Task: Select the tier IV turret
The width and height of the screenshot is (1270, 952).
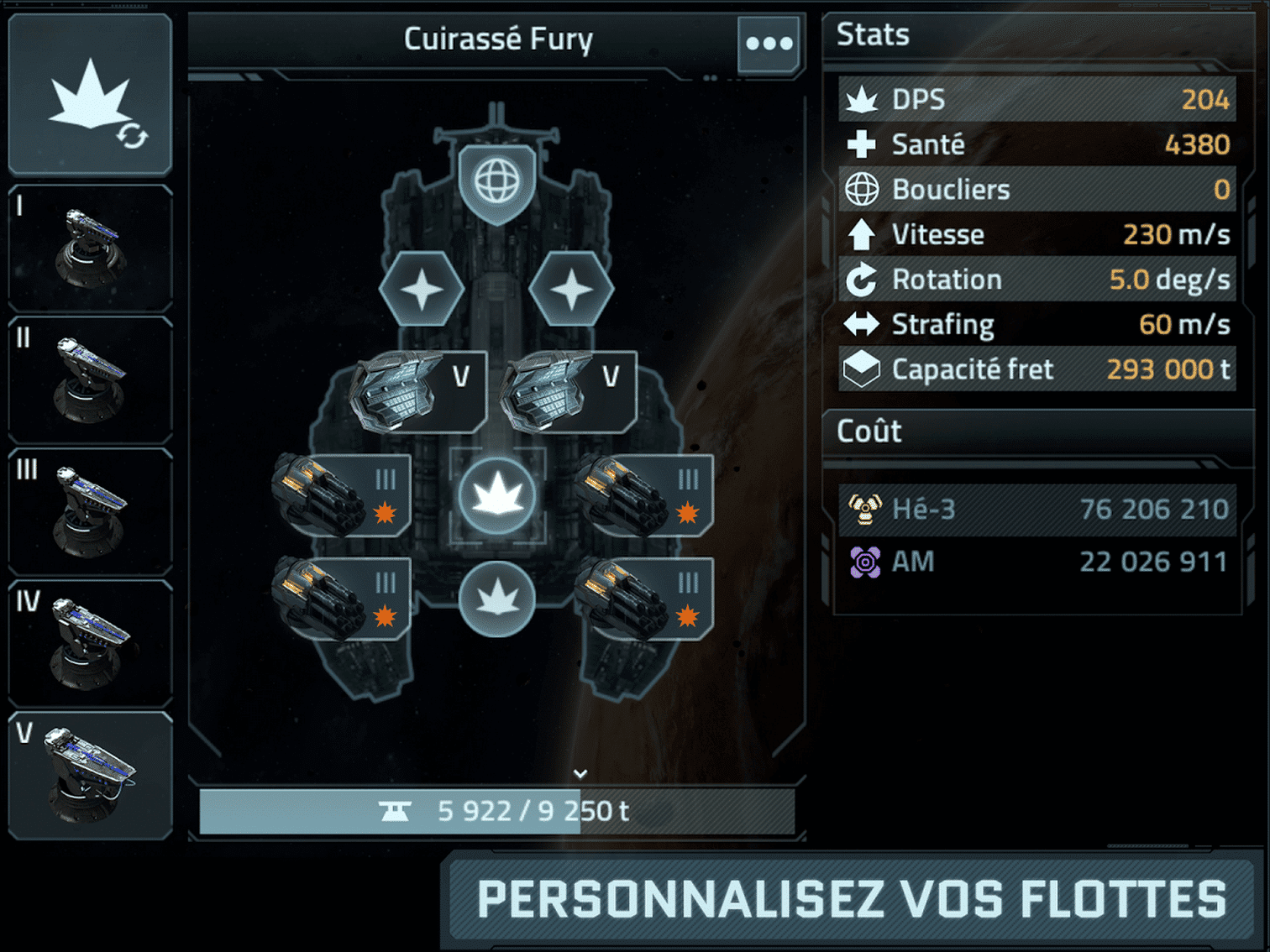Action: point(90,644)
